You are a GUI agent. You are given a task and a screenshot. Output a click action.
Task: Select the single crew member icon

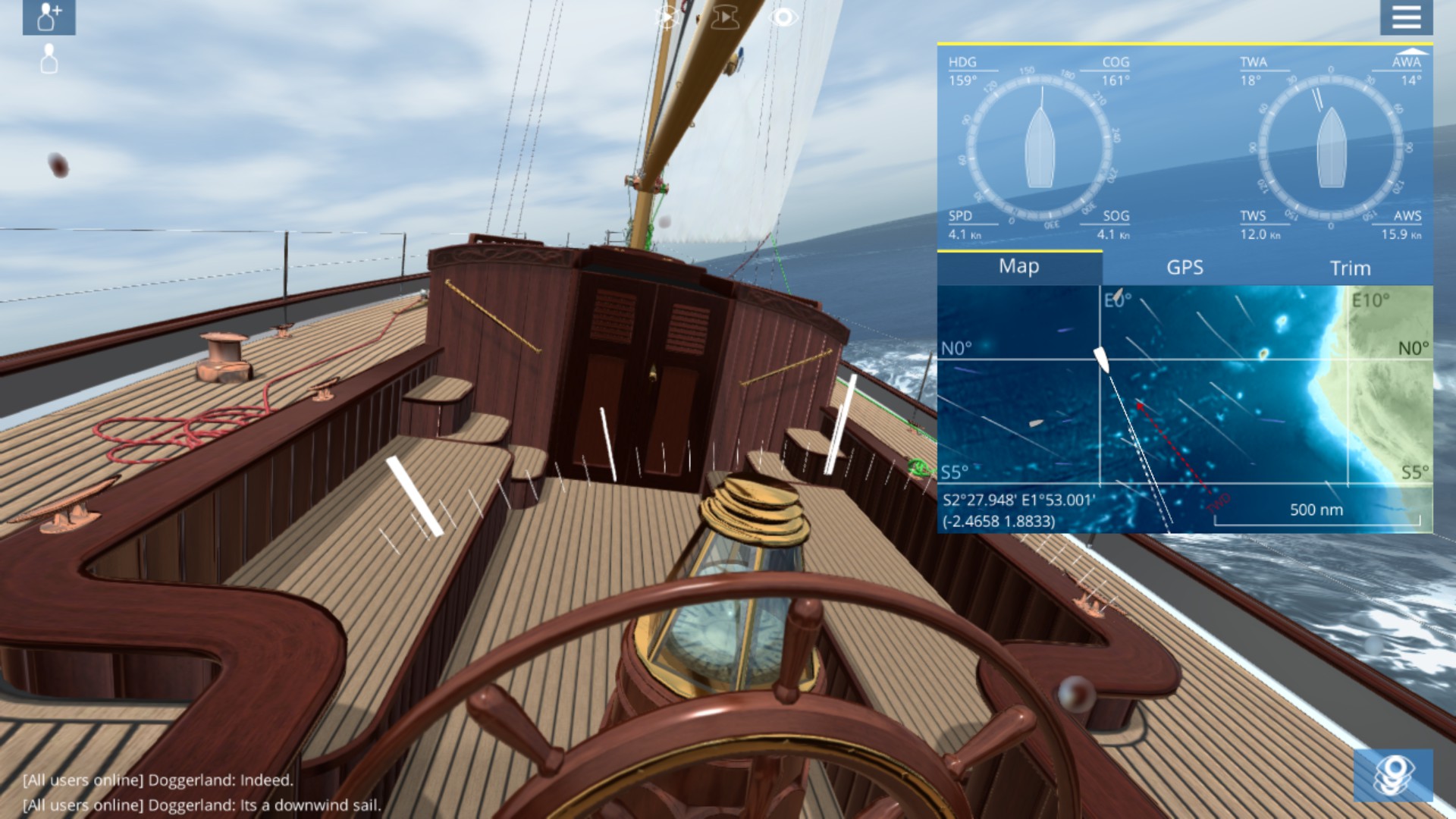[49, 59]
